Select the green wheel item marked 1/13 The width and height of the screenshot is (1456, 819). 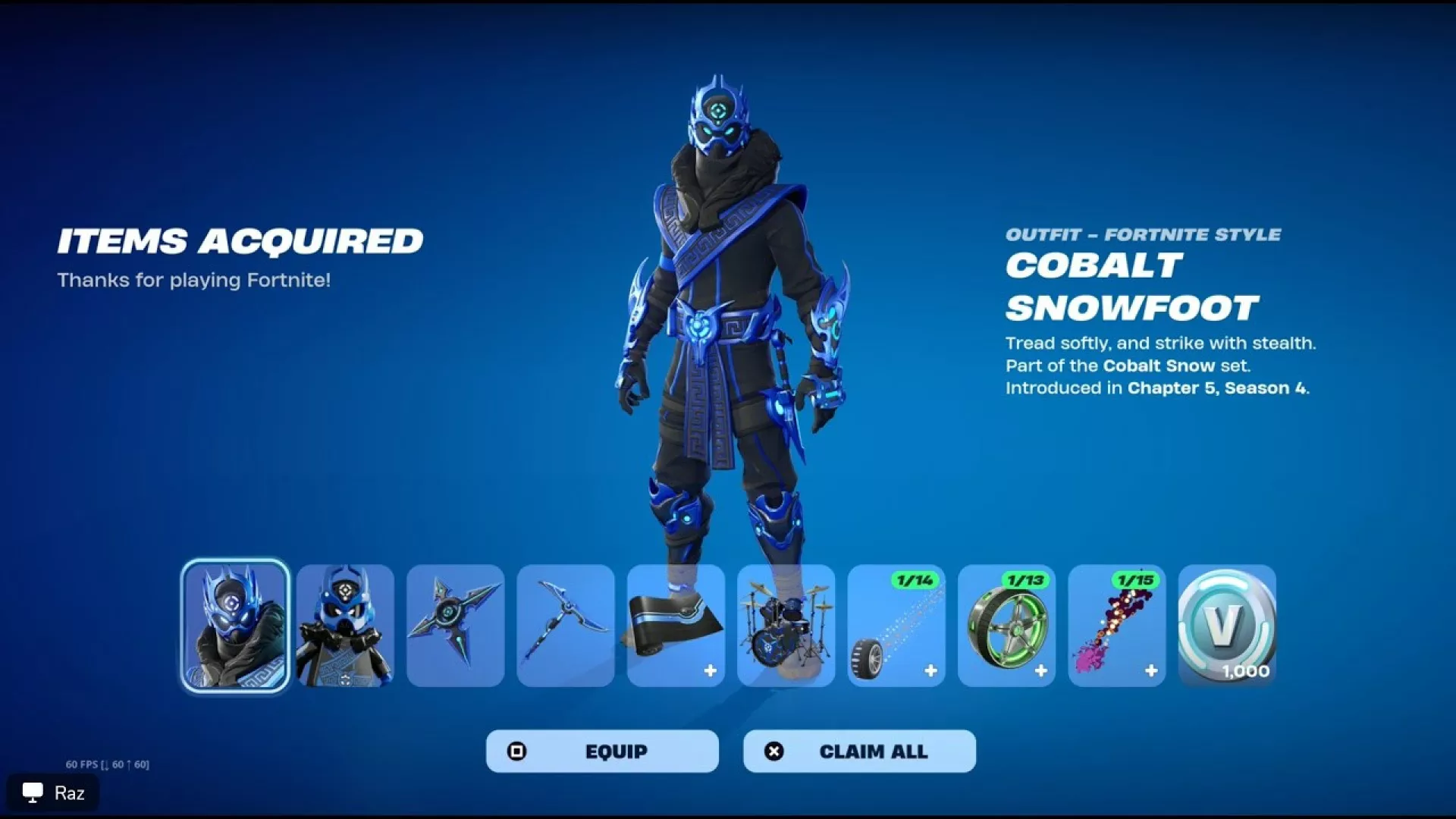click(x=1006, y=626)
